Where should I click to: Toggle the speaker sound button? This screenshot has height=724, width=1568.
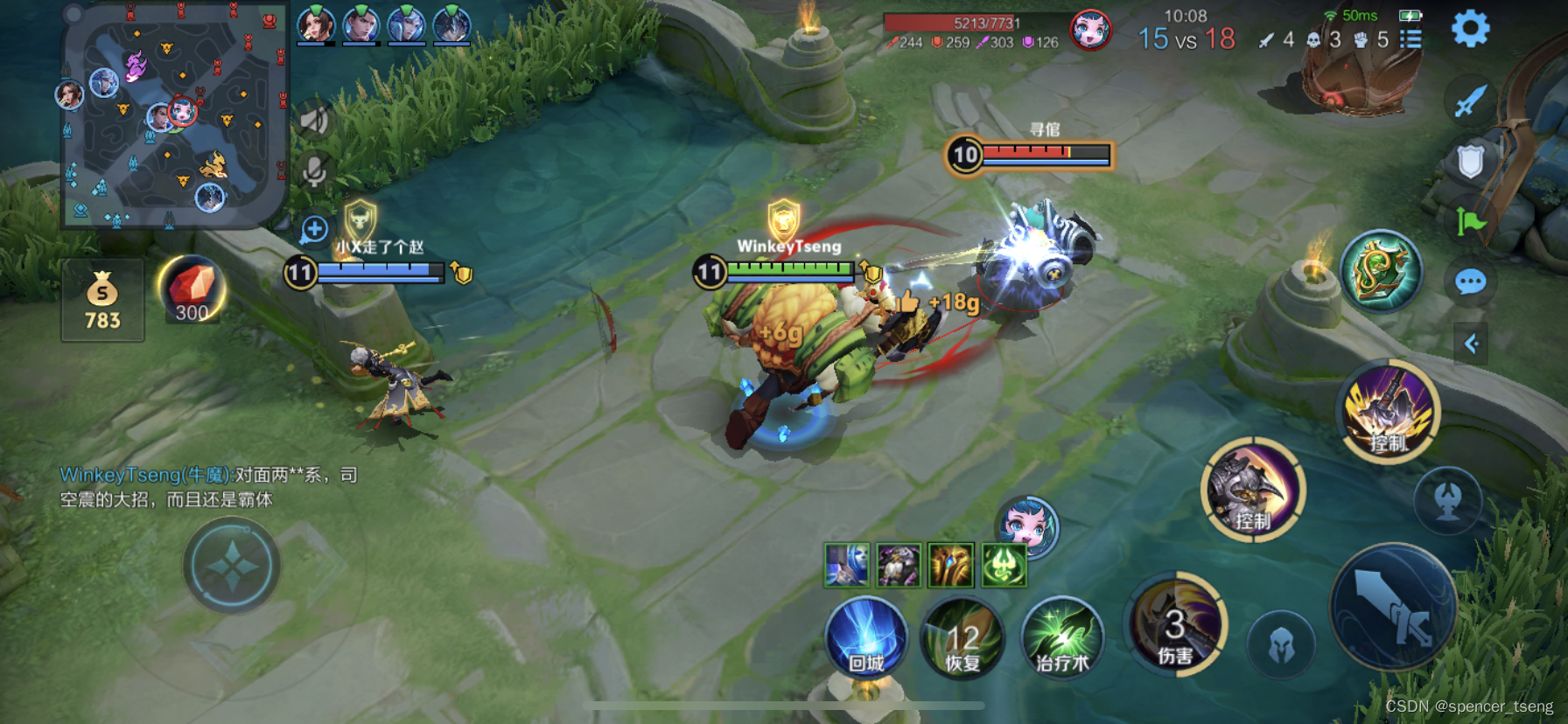point(314,121)
